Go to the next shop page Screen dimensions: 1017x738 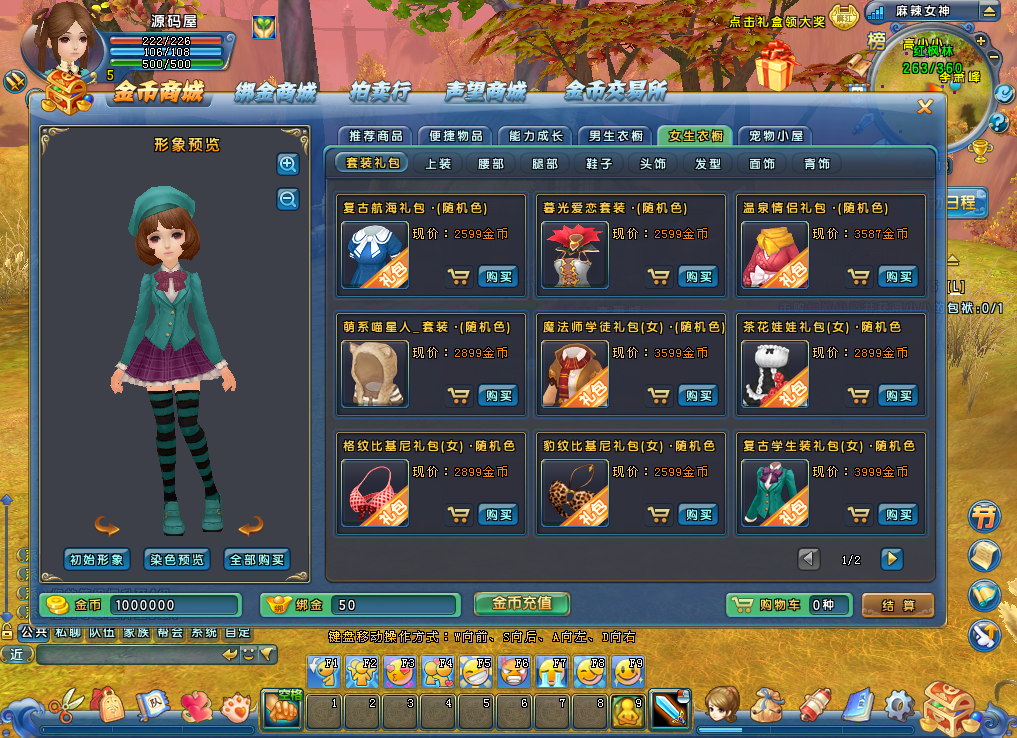(x=890, y=559)
